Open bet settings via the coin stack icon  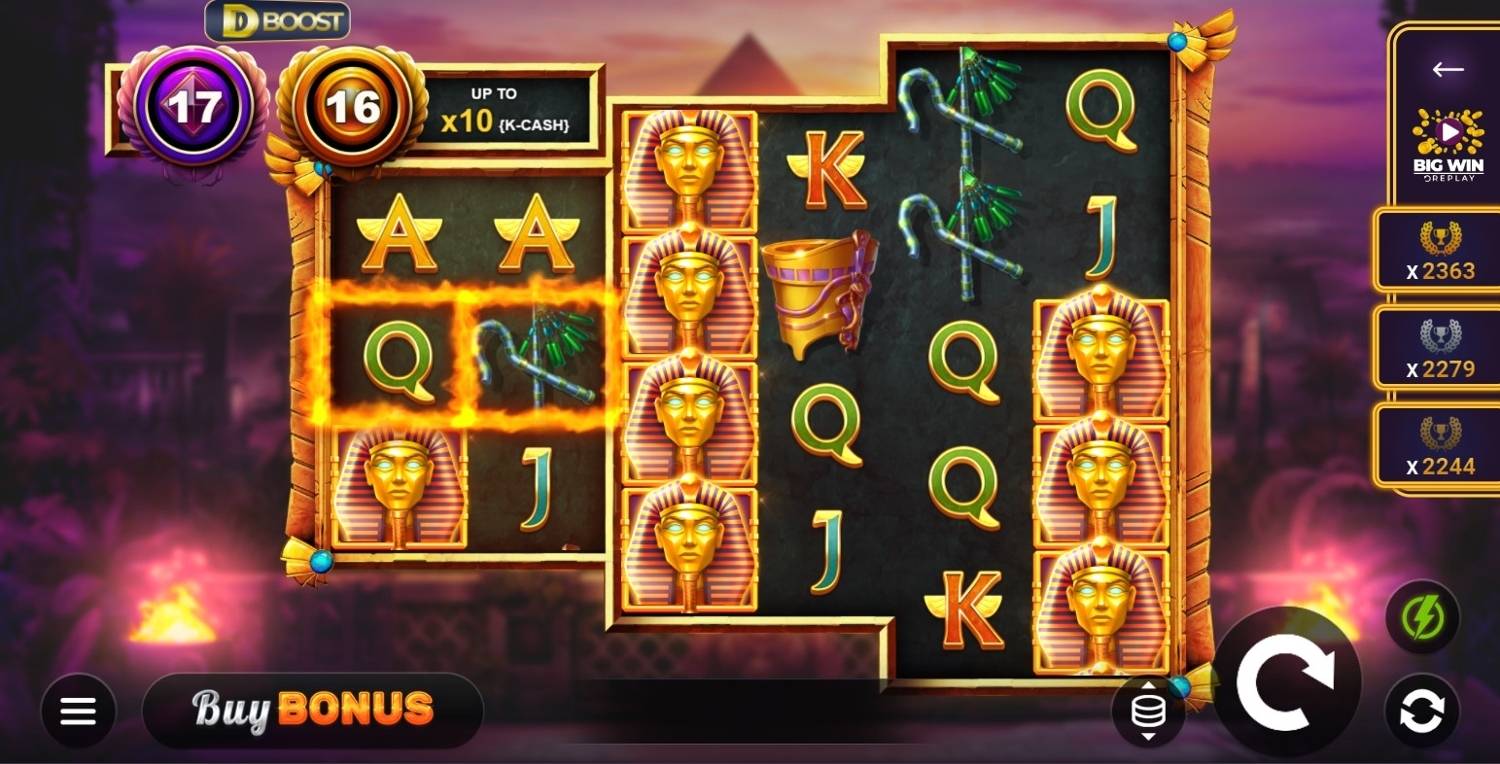click(1146, 710)
